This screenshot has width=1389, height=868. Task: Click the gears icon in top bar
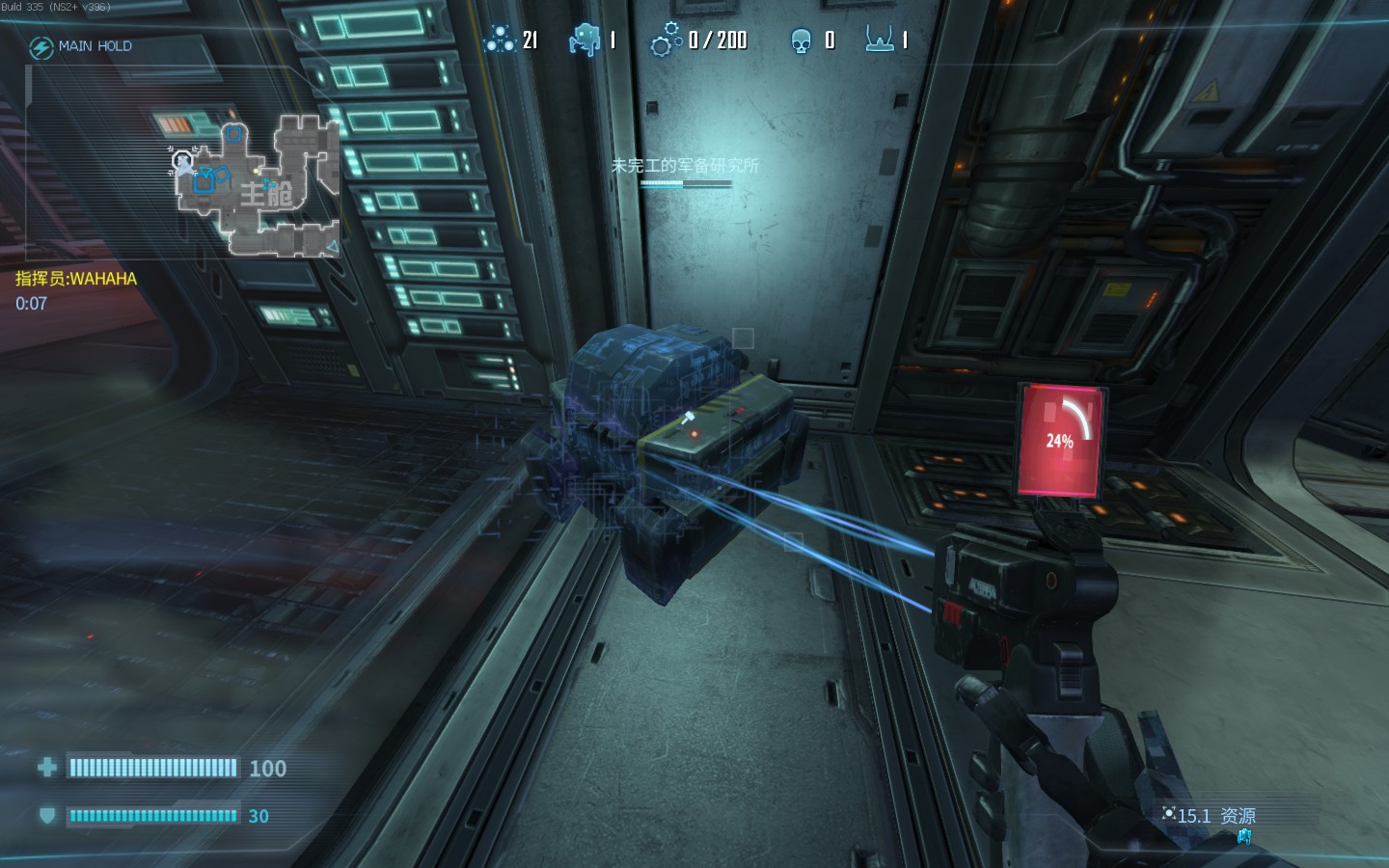click(666, 41)
